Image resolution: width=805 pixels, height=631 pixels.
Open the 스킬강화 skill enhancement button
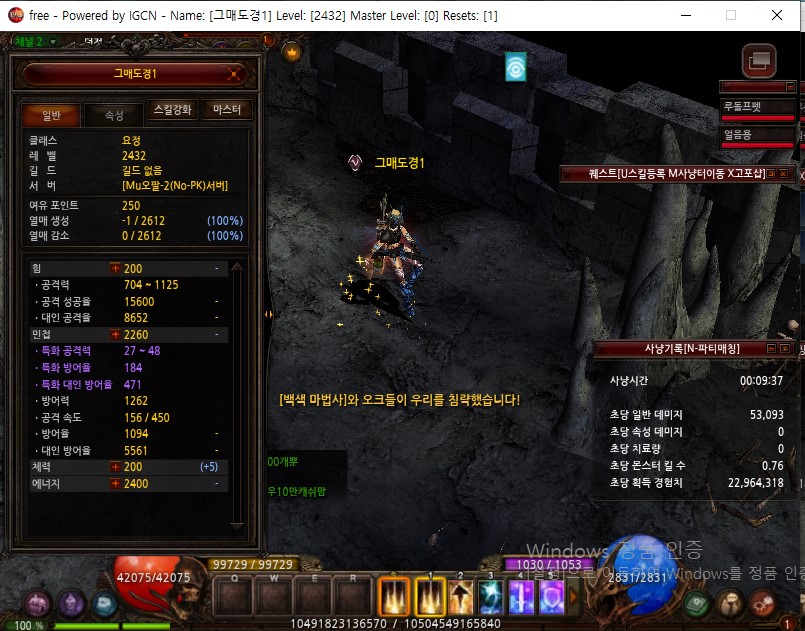(x=172, y=110)
